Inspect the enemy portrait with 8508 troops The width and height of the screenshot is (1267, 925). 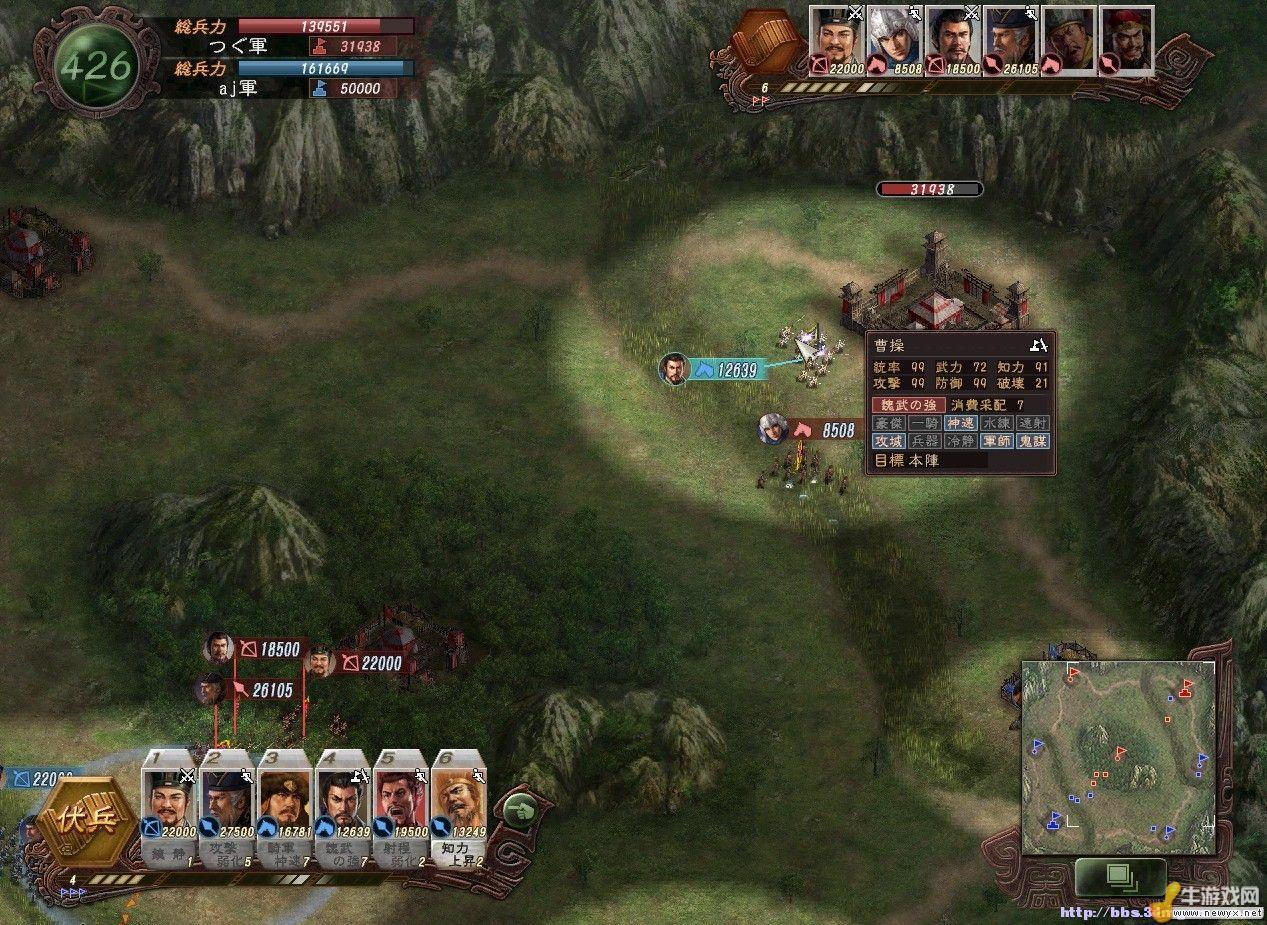894,40
